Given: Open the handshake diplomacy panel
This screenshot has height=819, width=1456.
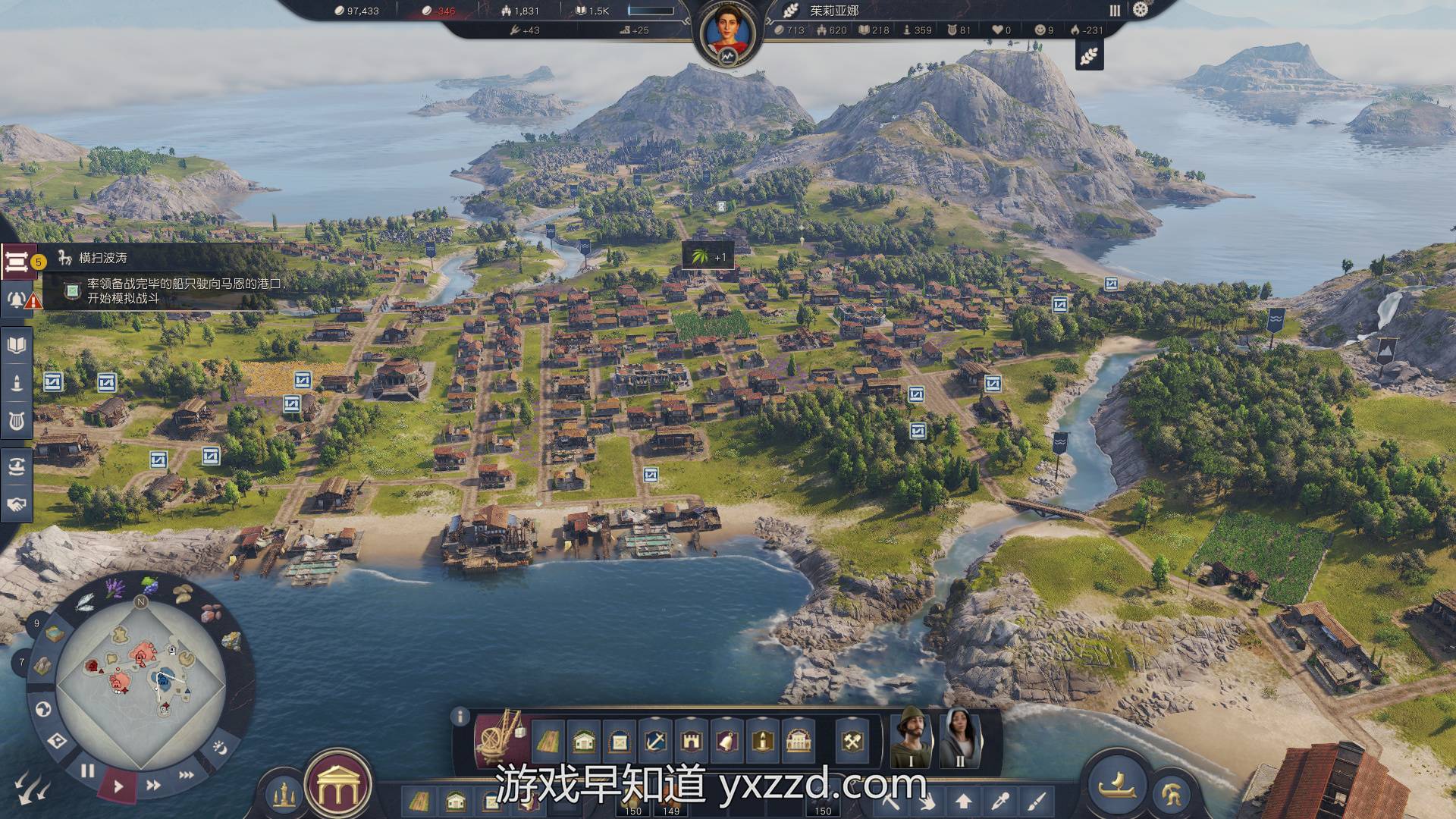Looking at the screenshot, I should click(x=17, y=504).
